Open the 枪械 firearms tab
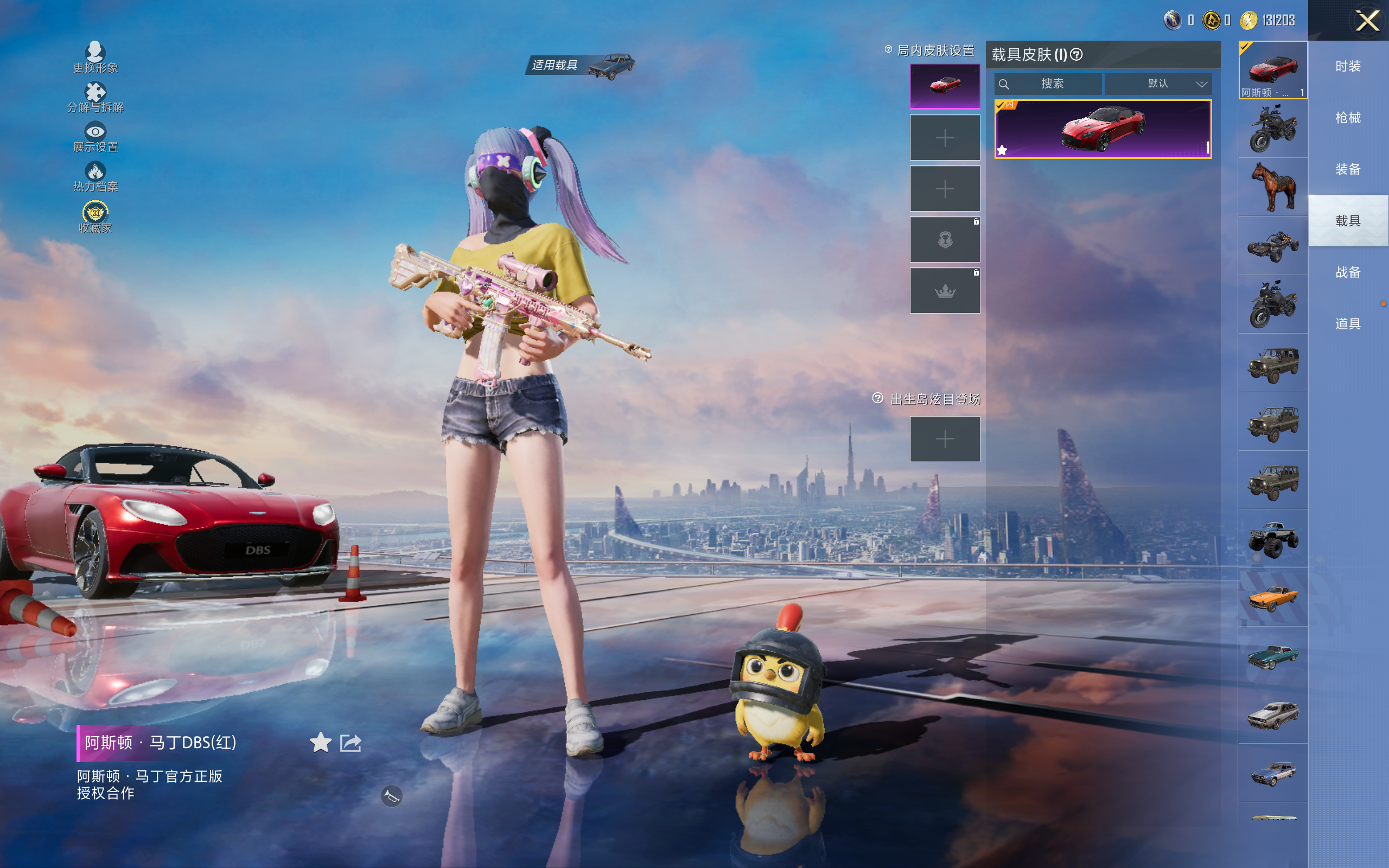The image size is (1389, 868). tap(1348, 118)
